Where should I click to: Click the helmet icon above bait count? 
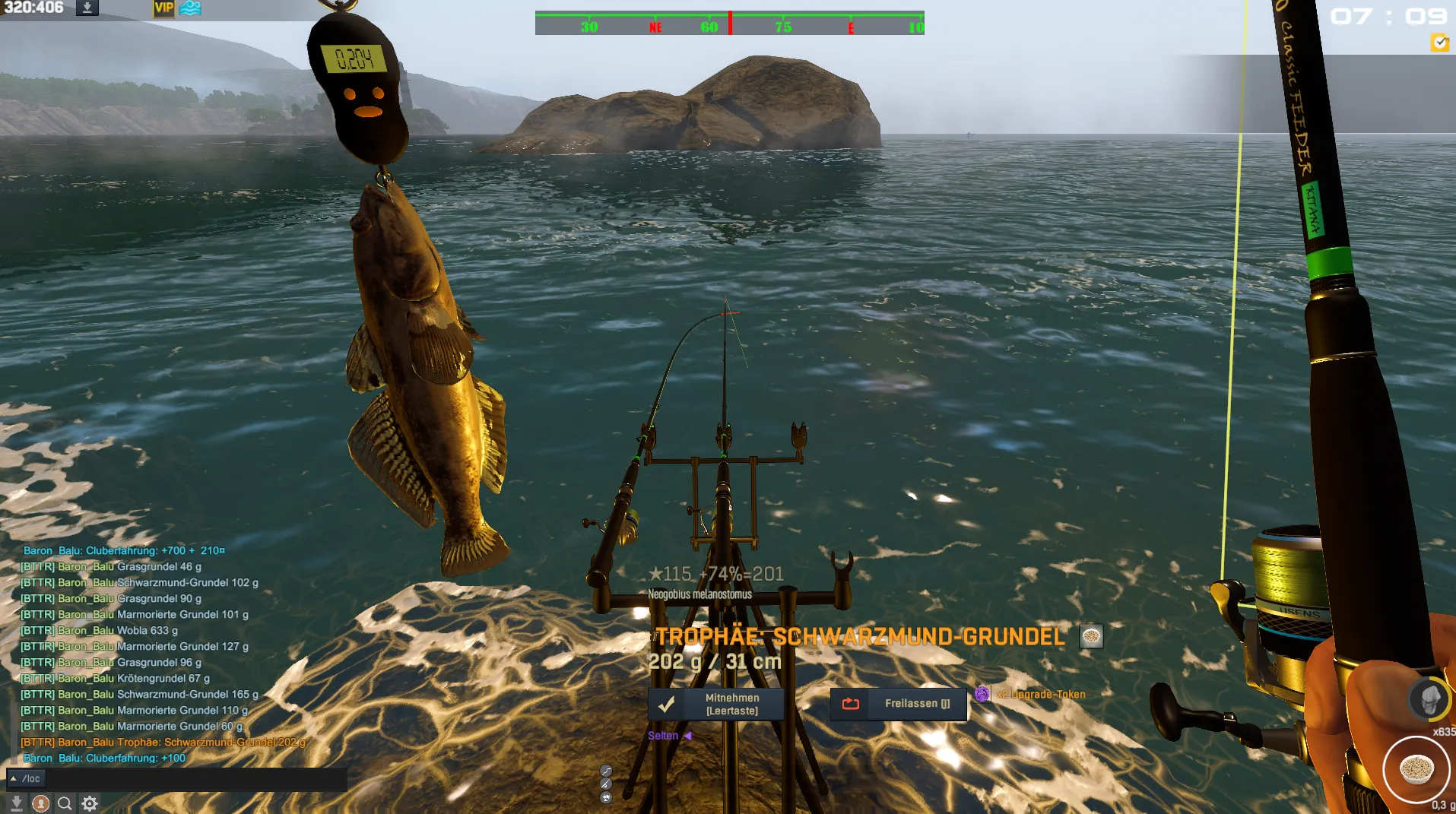pyautogui.click(x=1428, y=699)
